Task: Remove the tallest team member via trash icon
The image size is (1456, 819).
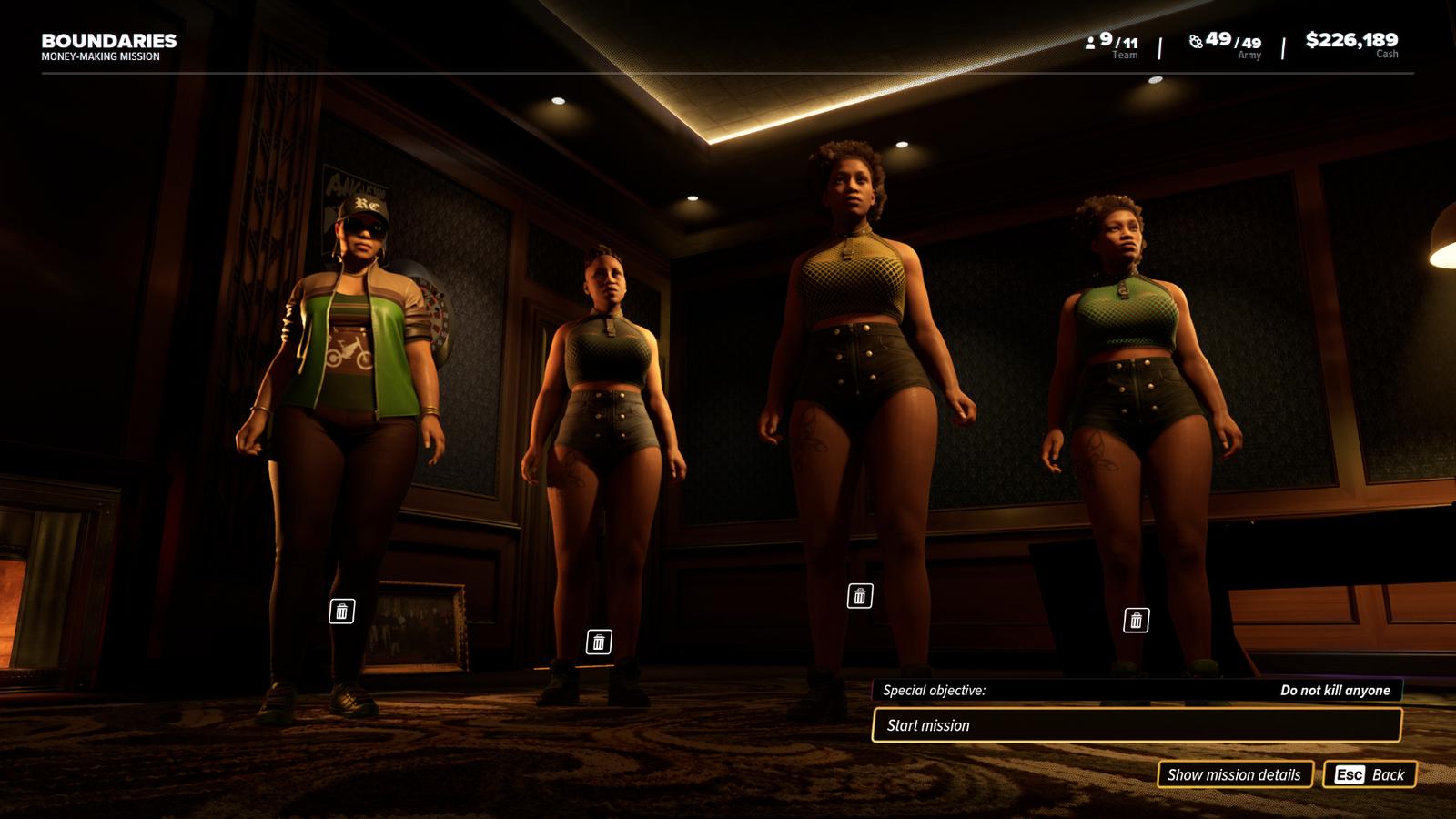Action: [860, 596]
